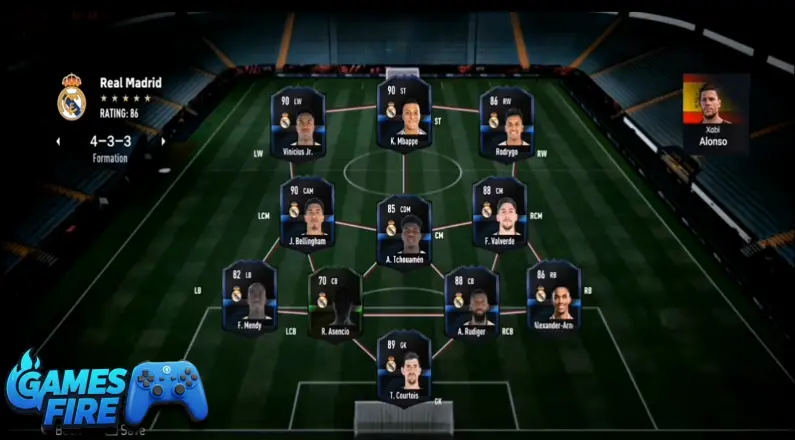Switch to the previous formation with left arrow
The height and width of the screenshot is (440, 795).
coord(59,142)
